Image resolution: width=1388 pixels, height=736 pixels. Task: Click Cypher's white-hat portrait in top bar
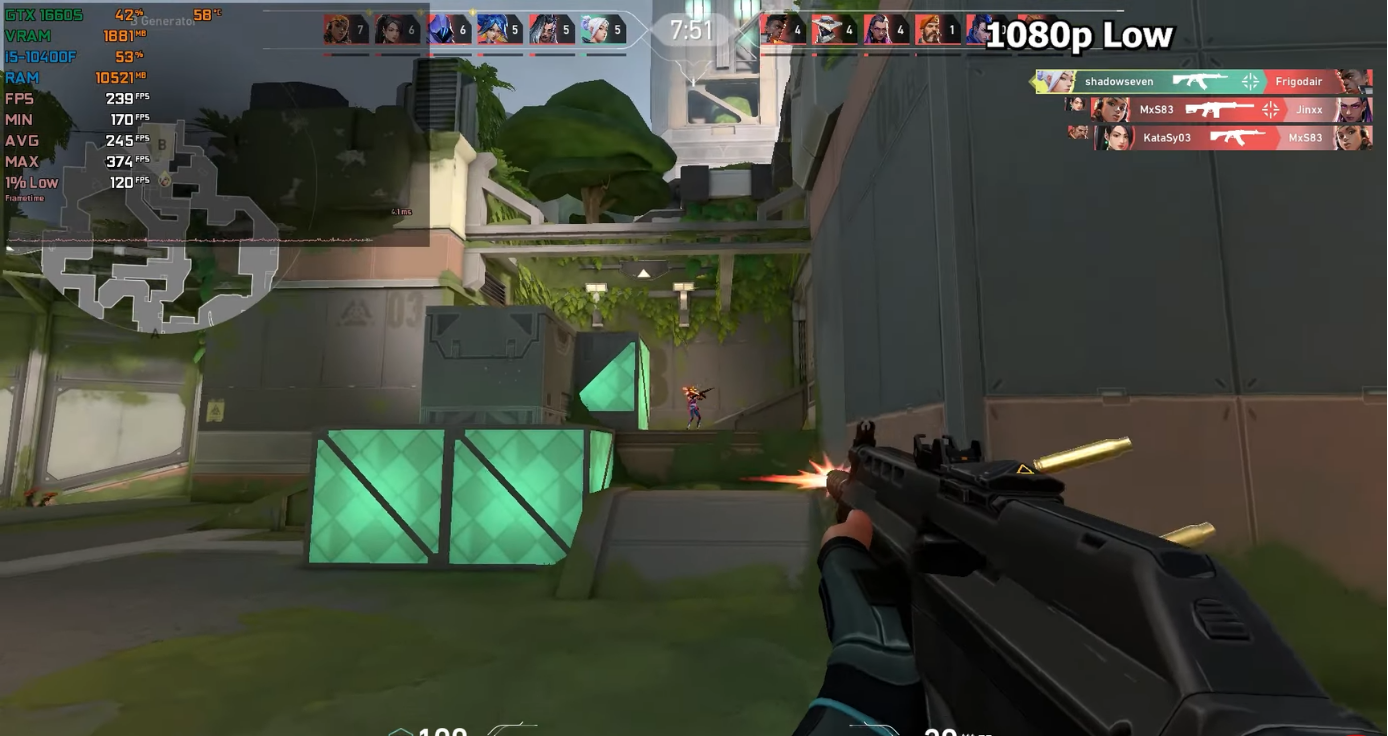[828, 30]
